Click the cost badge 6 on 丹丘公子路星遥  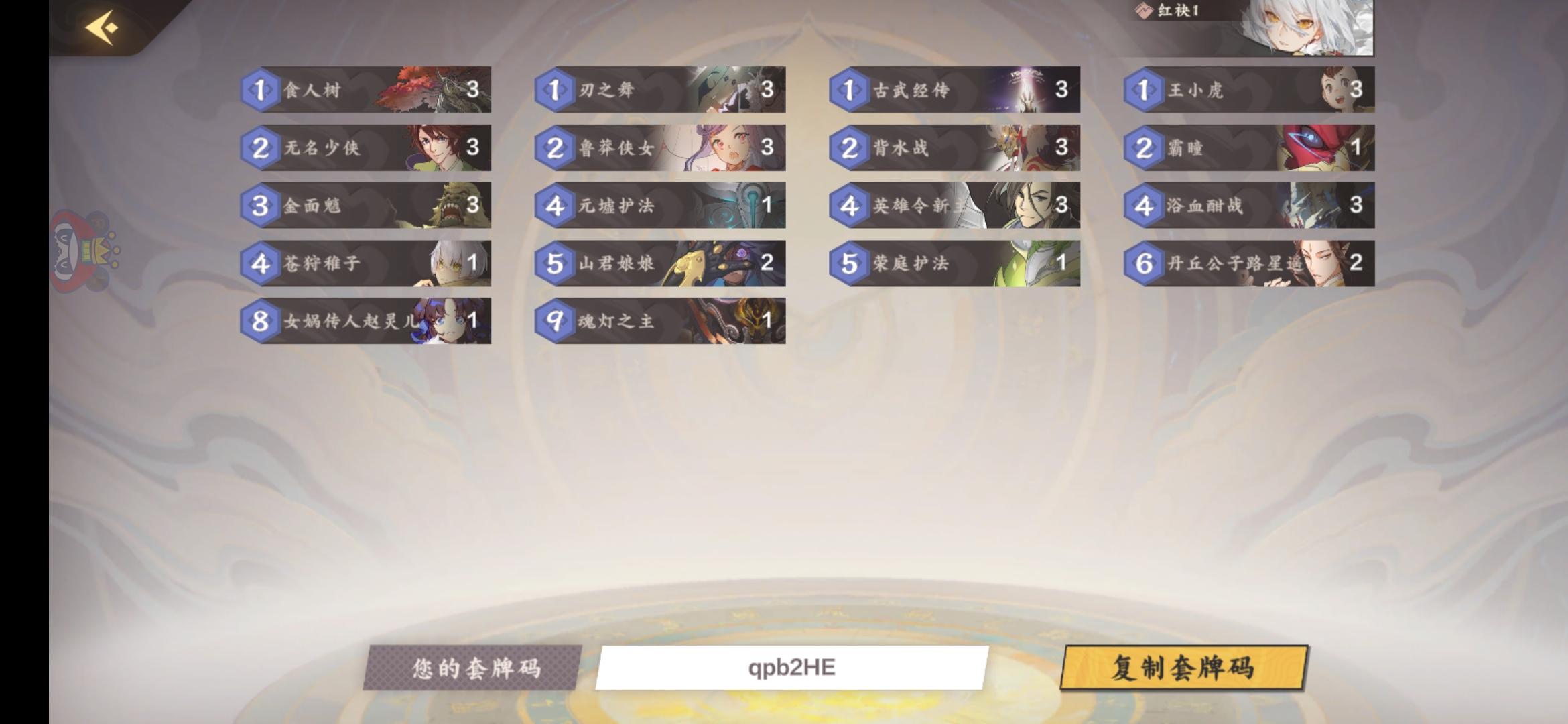(x=1144, y=265)
